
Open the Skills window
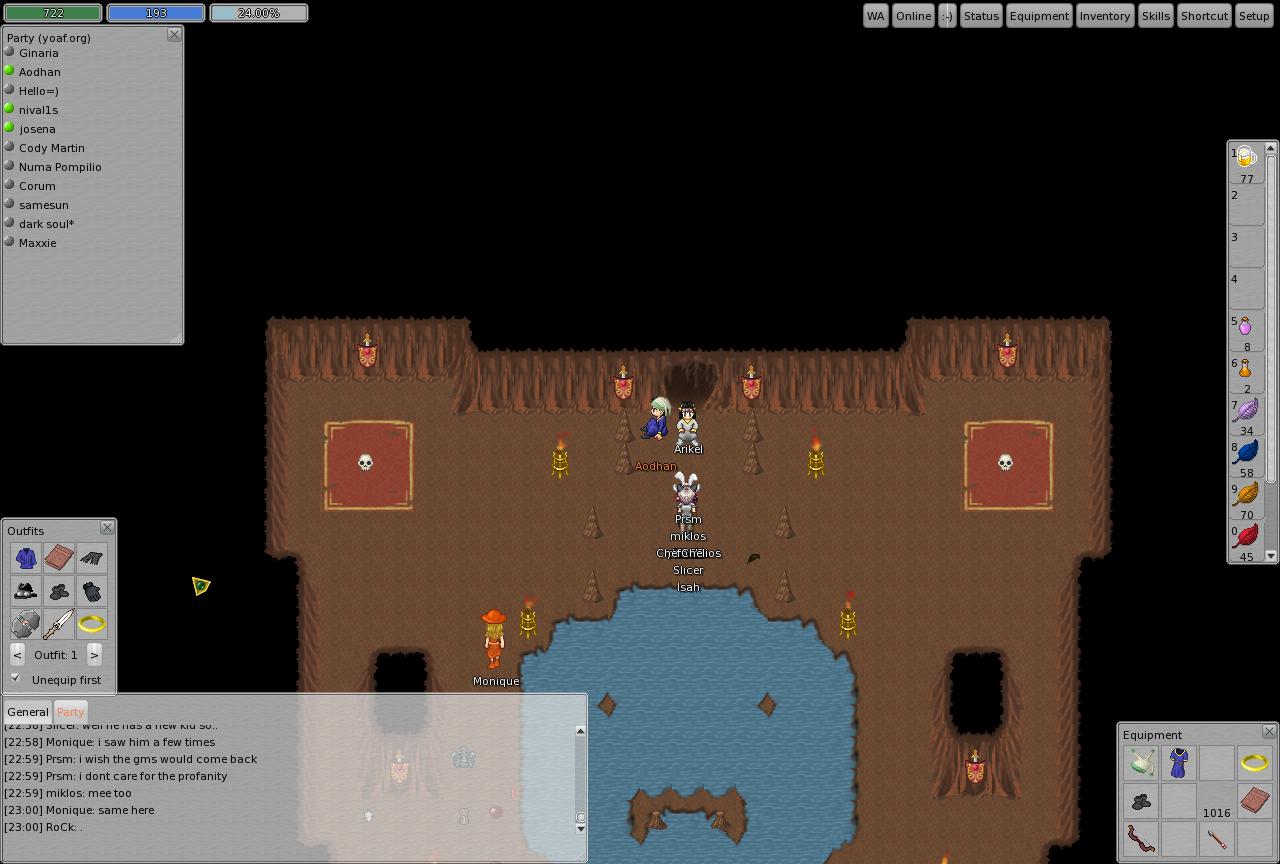coord(1155,15)
